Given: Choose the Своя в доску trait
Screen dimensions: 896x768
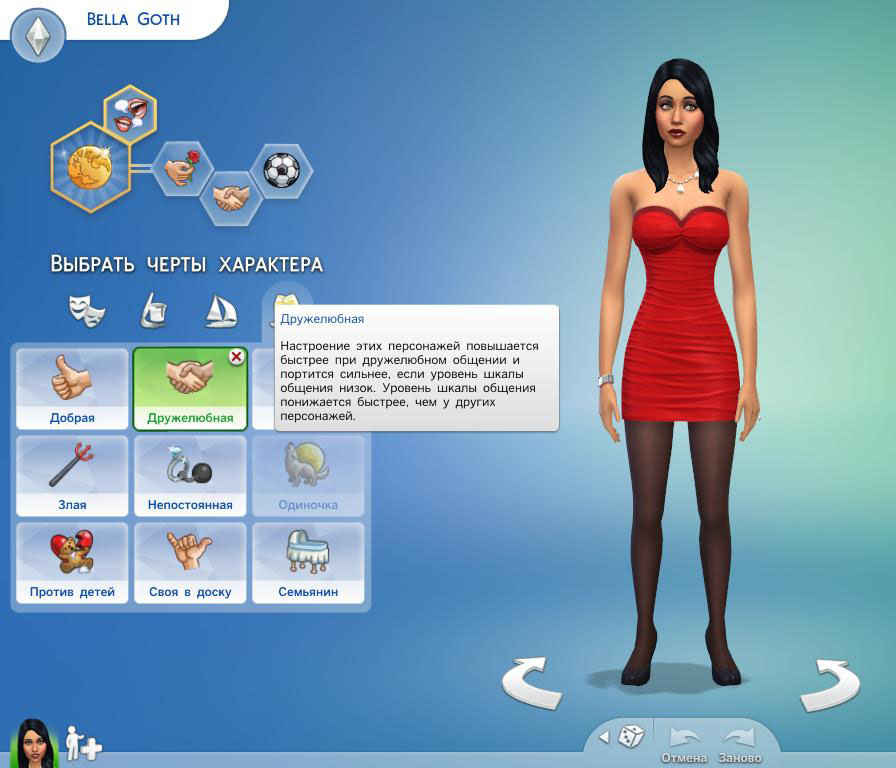Looking at the screenshot, I should coord(190,562).
